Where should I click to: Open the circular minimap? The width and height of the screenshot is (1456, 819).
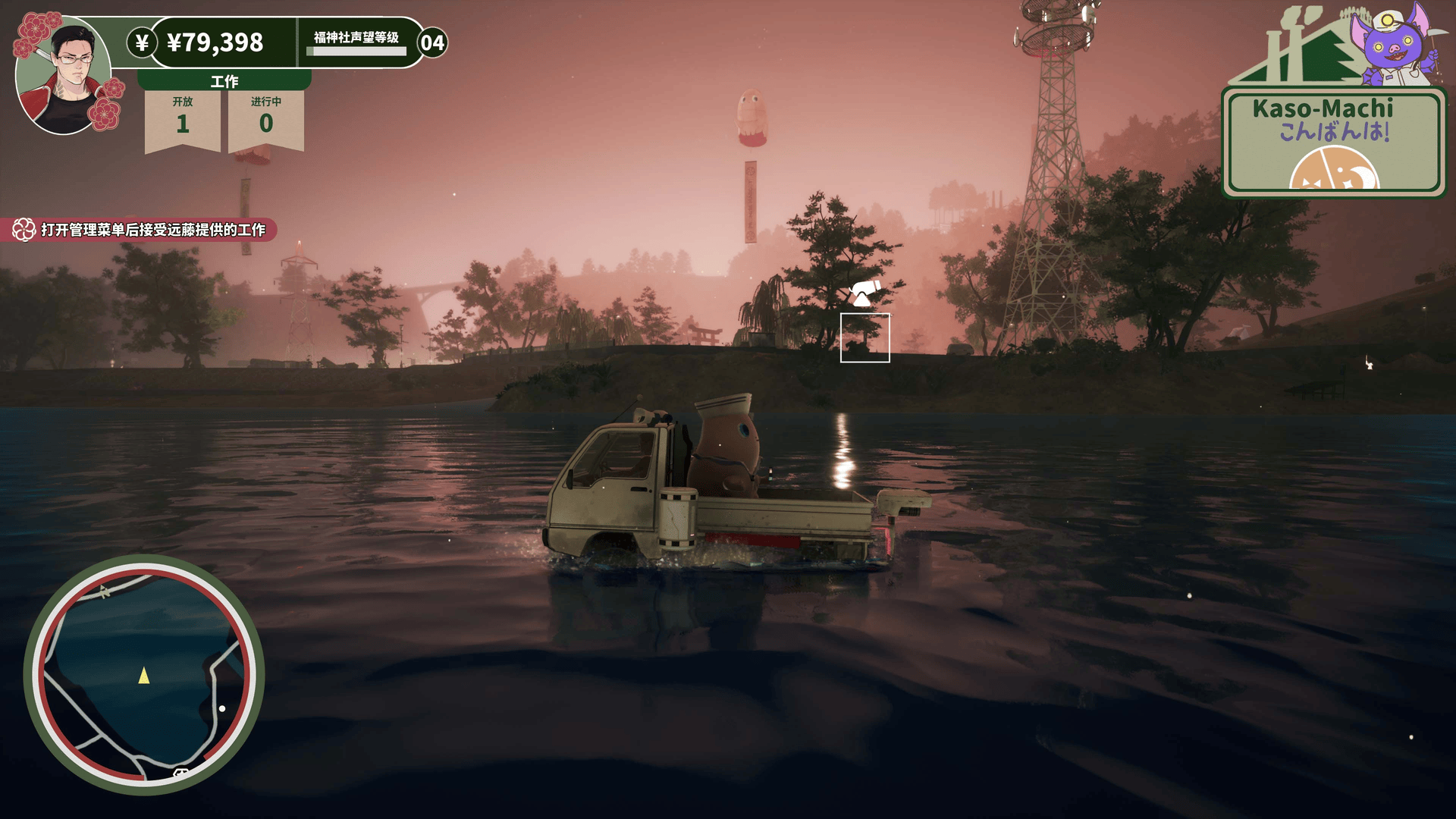tap(144, 674)
